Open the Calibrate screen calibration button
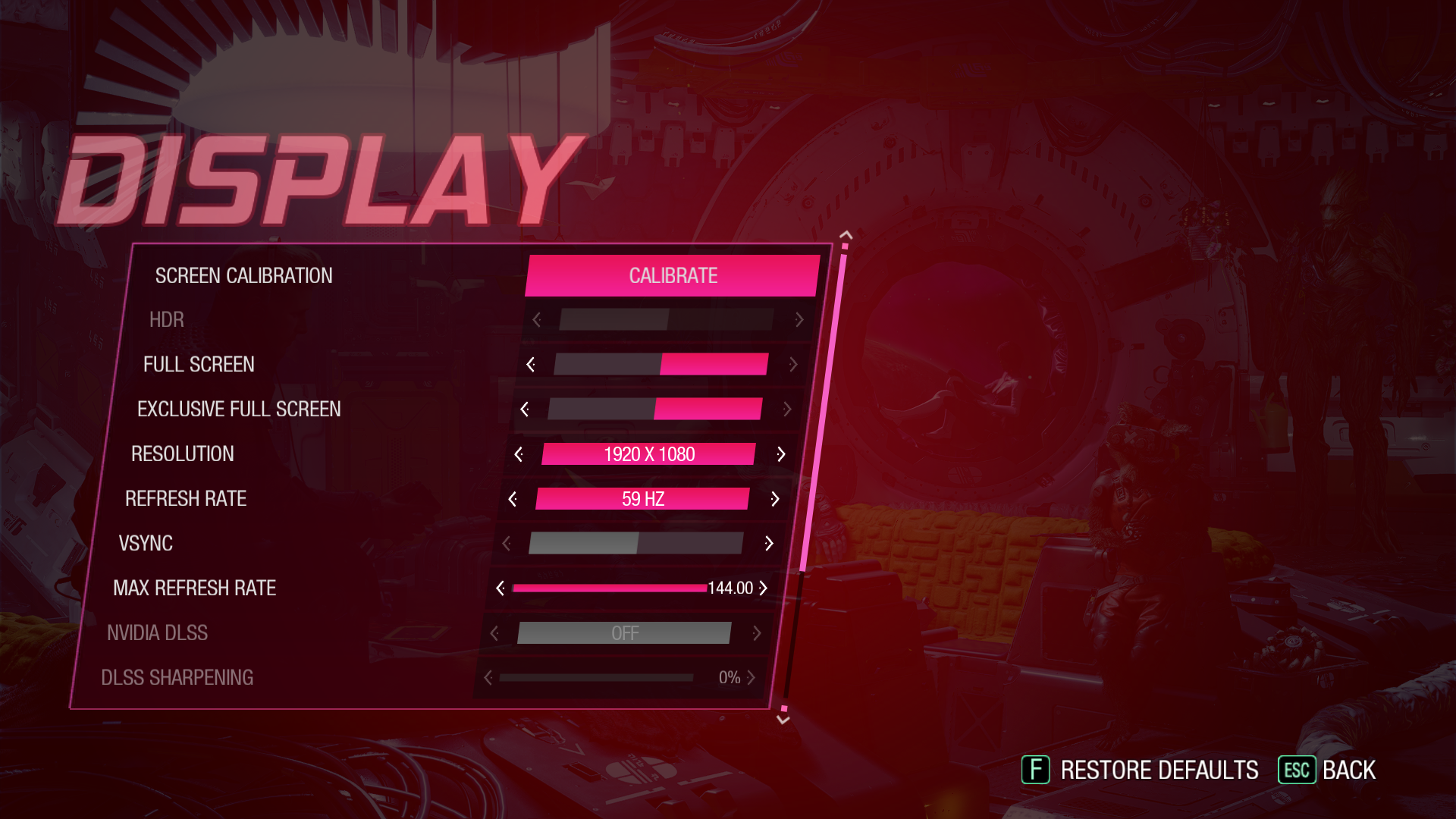Screen dimensions: 1456x819 coord(673,275)
